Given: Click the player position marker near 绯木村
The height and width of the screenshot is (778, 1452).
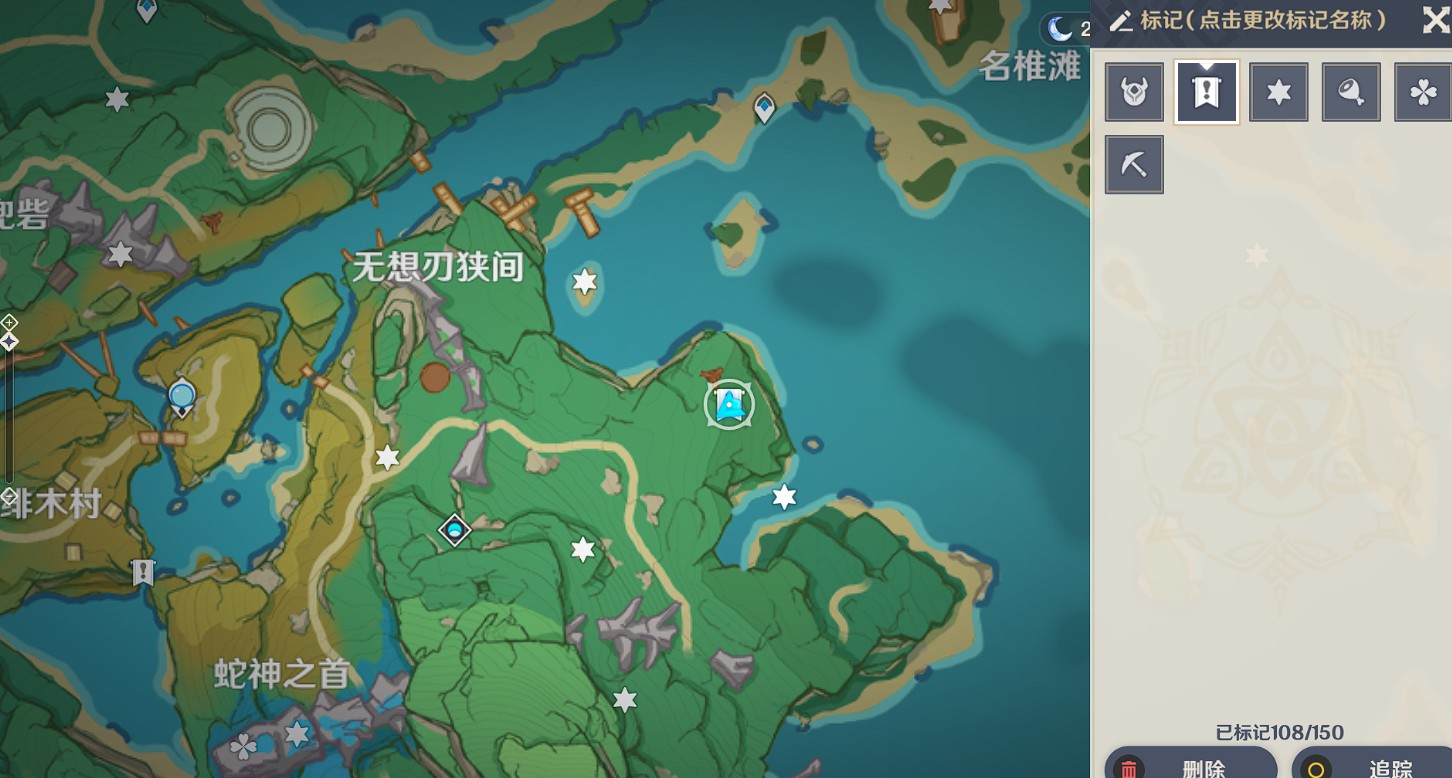Looking at the screenshot, I should 181,396.
